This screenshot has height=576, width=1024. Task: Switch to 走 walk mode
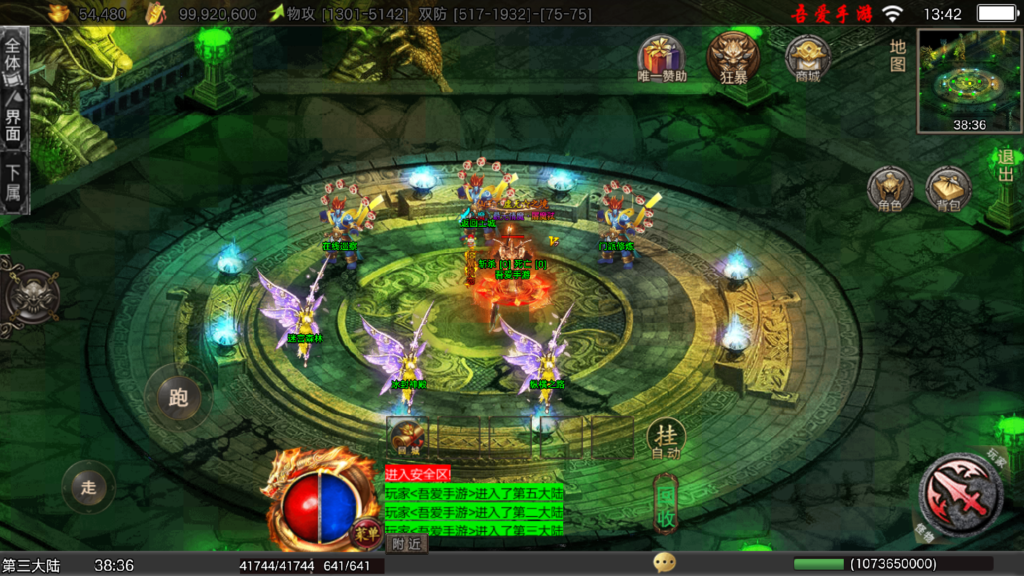click(x=88, y=487)
